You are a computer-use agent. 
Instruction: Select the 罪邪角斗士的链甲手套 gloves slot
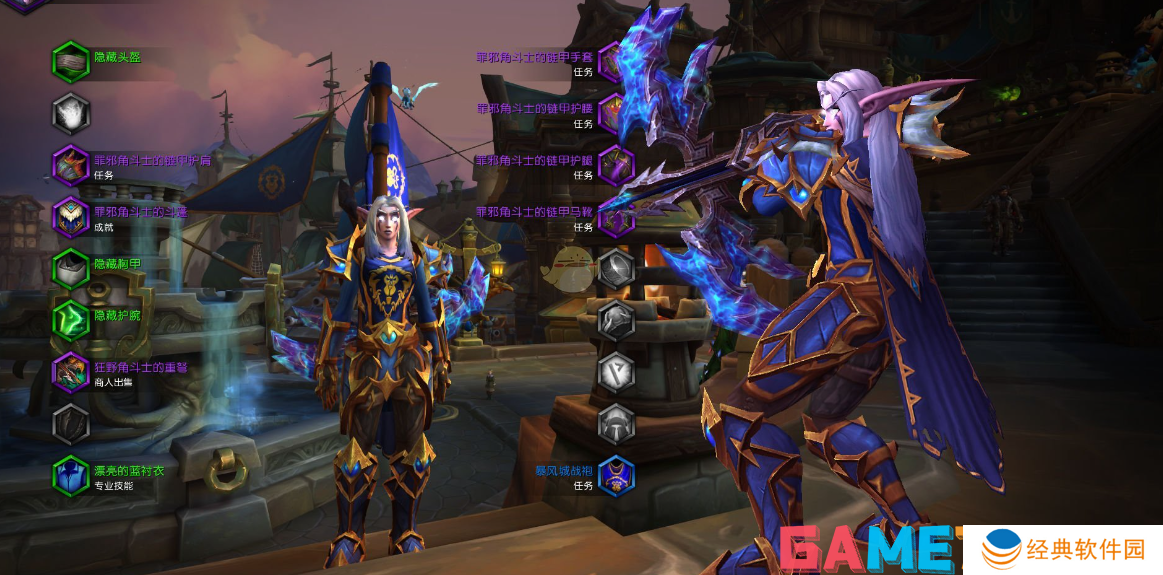click(x=616, y=62)
